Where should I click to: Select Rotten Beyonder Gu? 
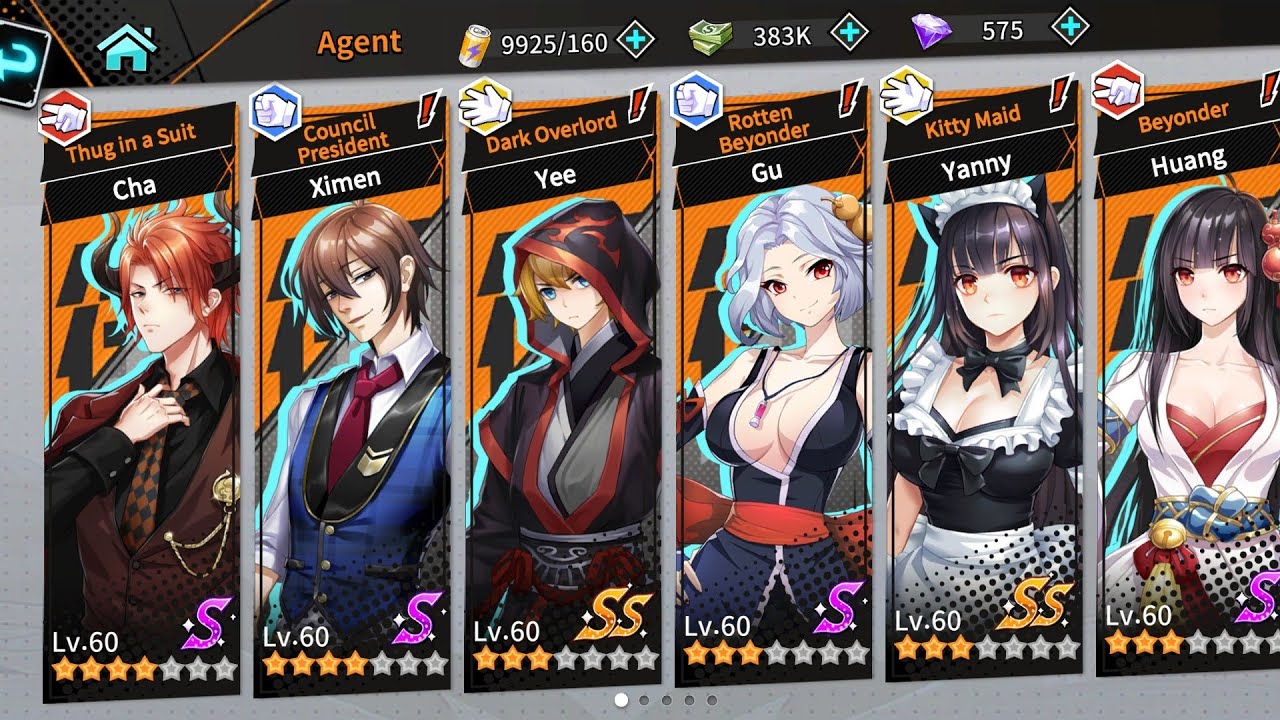(773, 420)
